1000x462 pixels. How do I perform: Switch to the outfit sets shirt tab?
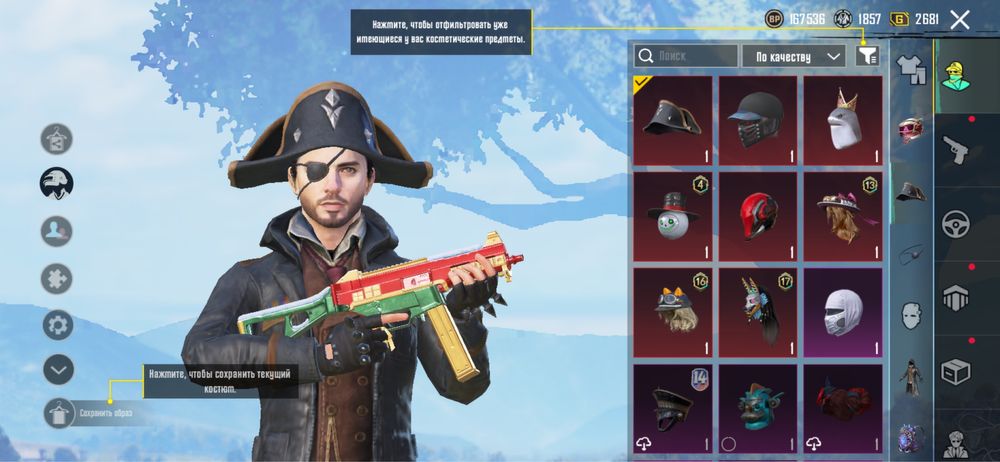(910, 68)
